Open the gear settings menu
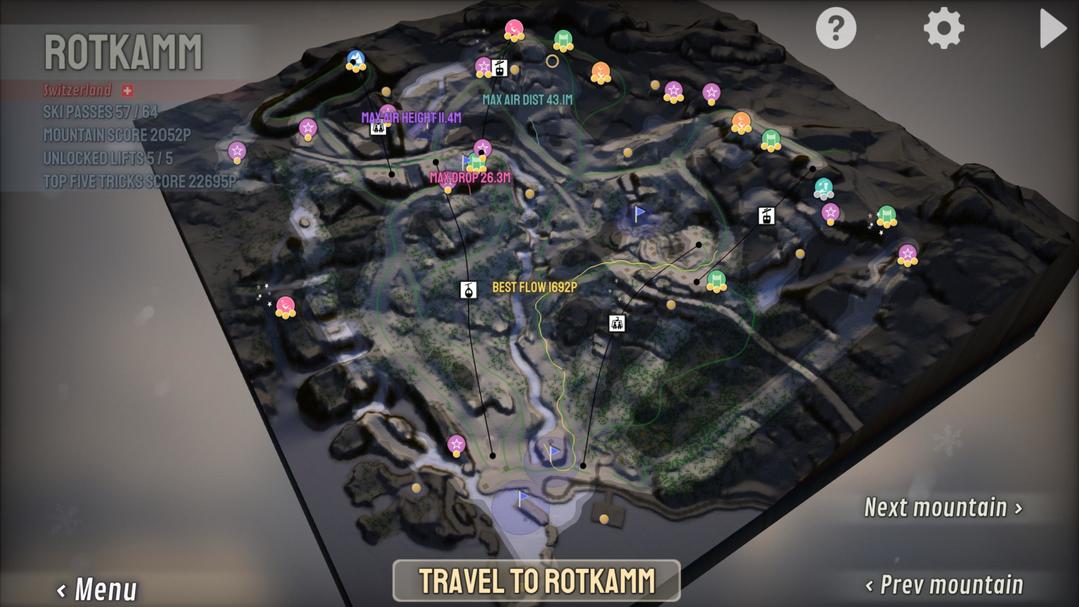1079x607 pixels. (943, 28)
